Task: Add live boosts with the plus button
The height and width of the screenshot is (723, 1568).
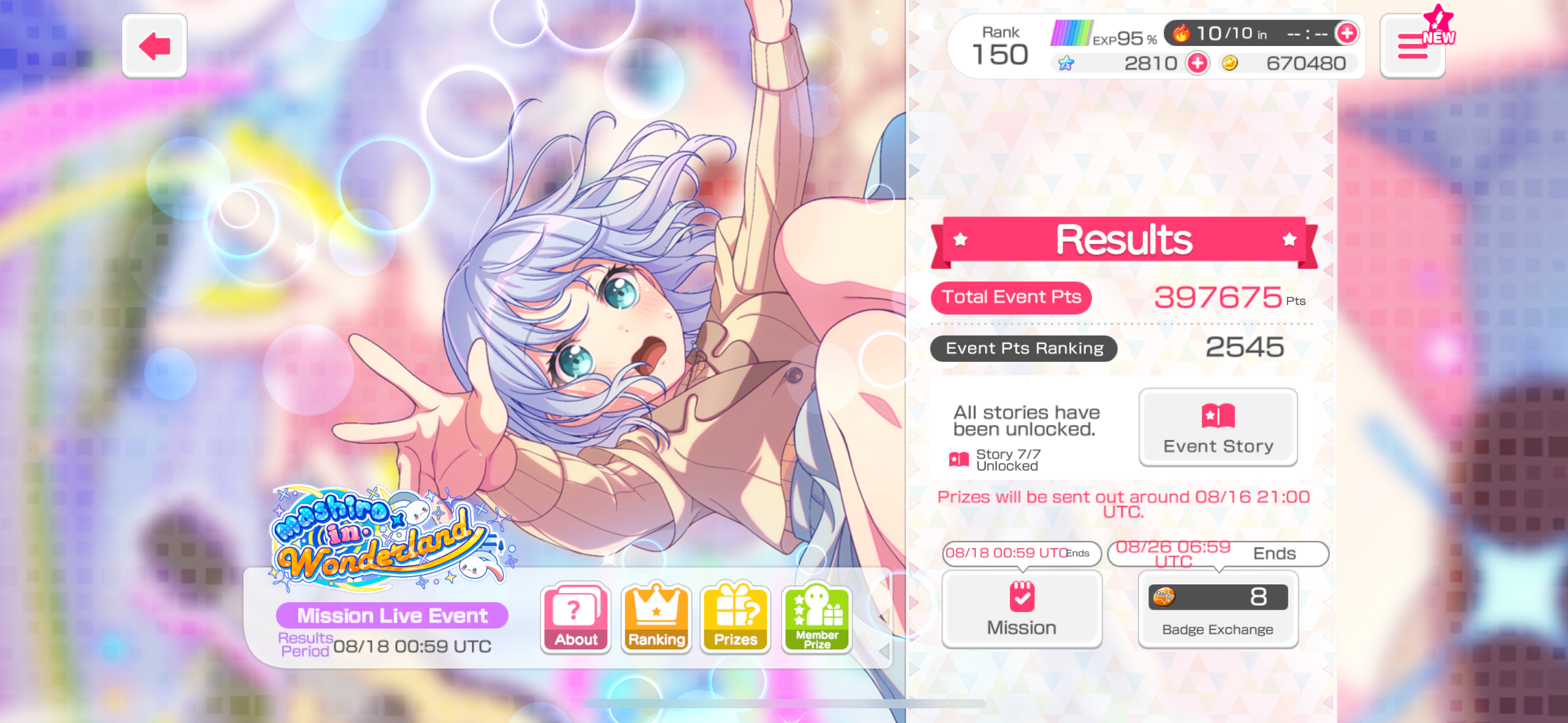Action: point(1347,33)
